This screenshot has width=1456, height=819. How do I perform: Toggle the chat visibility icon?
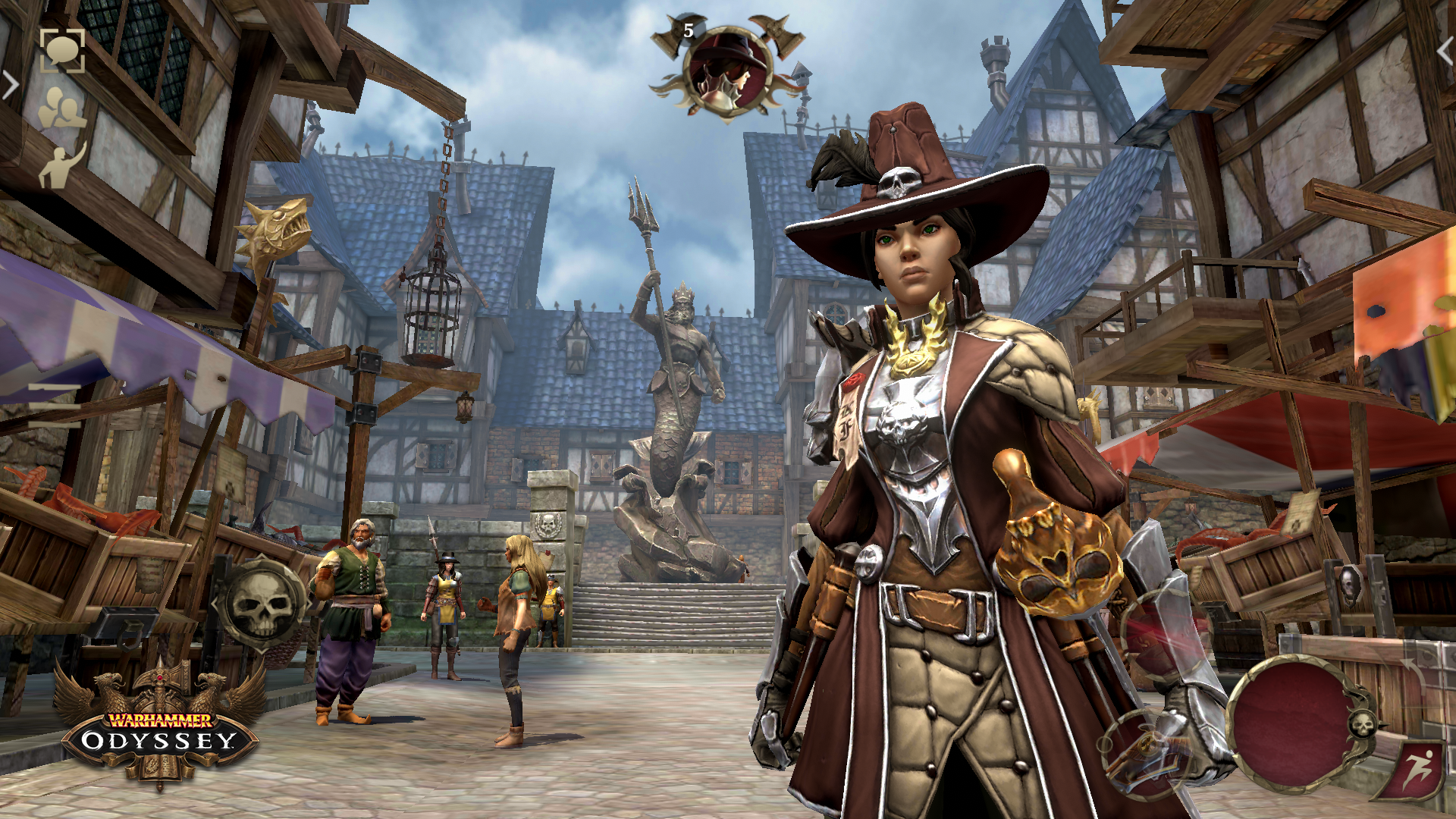pos(63,52)
